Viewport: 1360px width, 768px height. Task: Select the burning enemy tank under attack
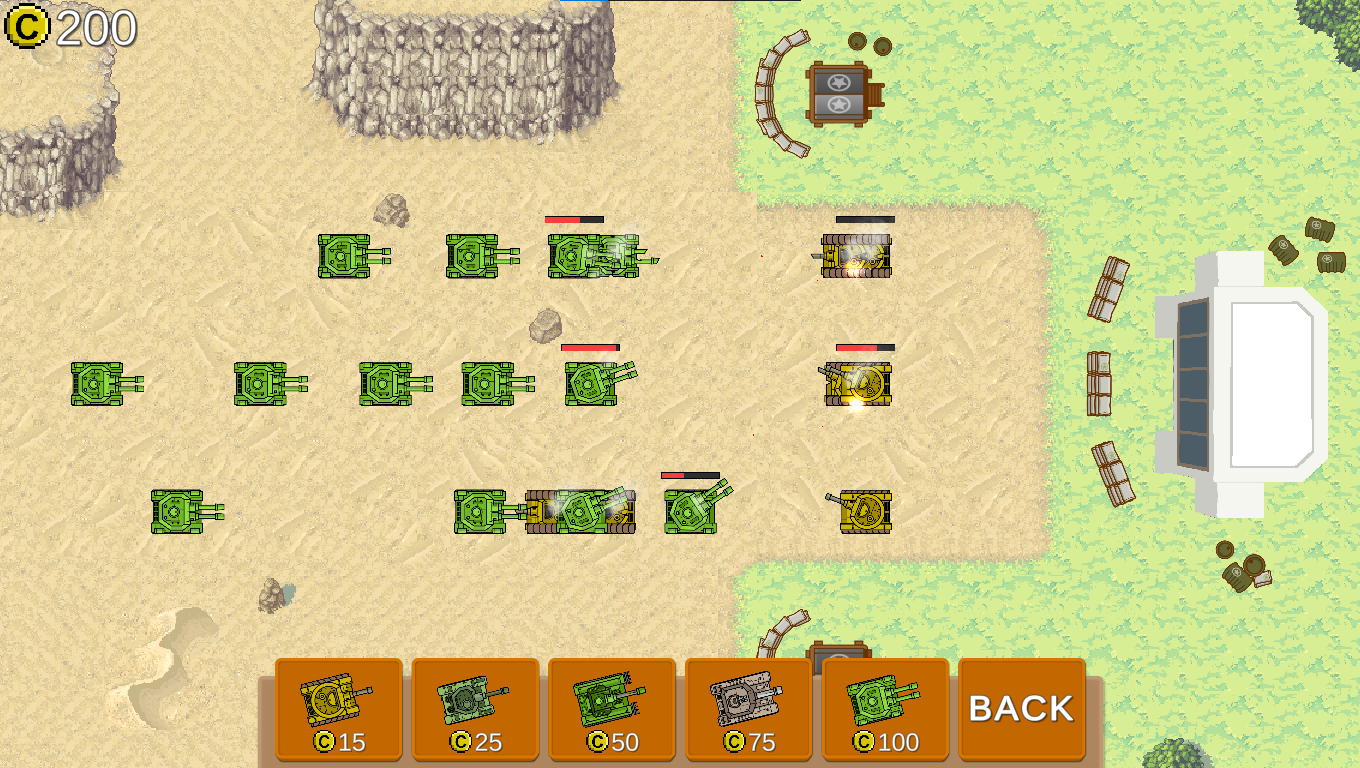tap(855, 255)
